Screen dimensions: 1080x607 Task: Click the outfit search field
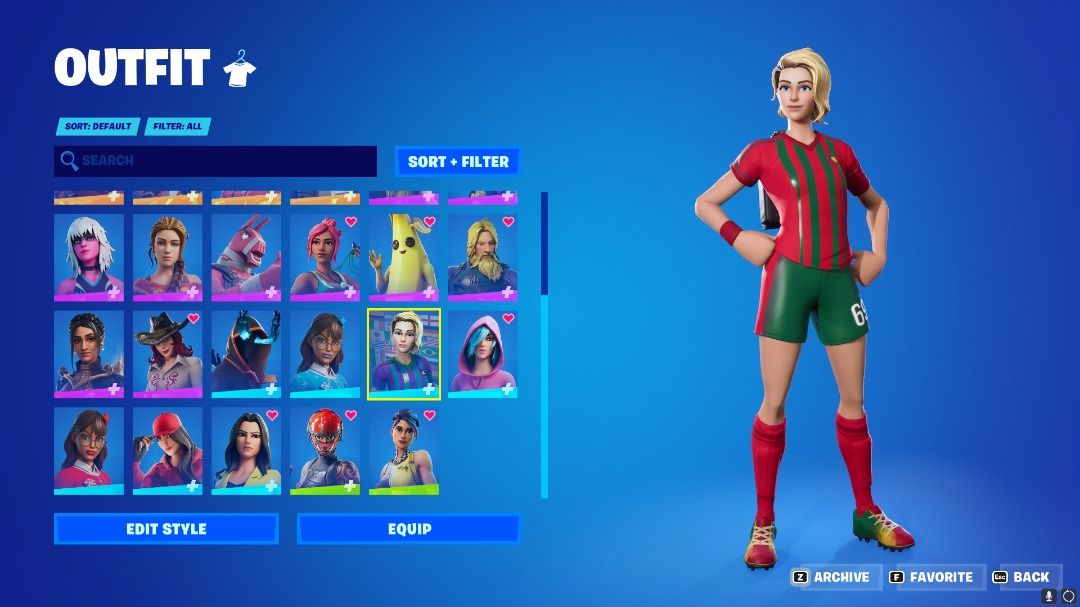tap(216, 161)
